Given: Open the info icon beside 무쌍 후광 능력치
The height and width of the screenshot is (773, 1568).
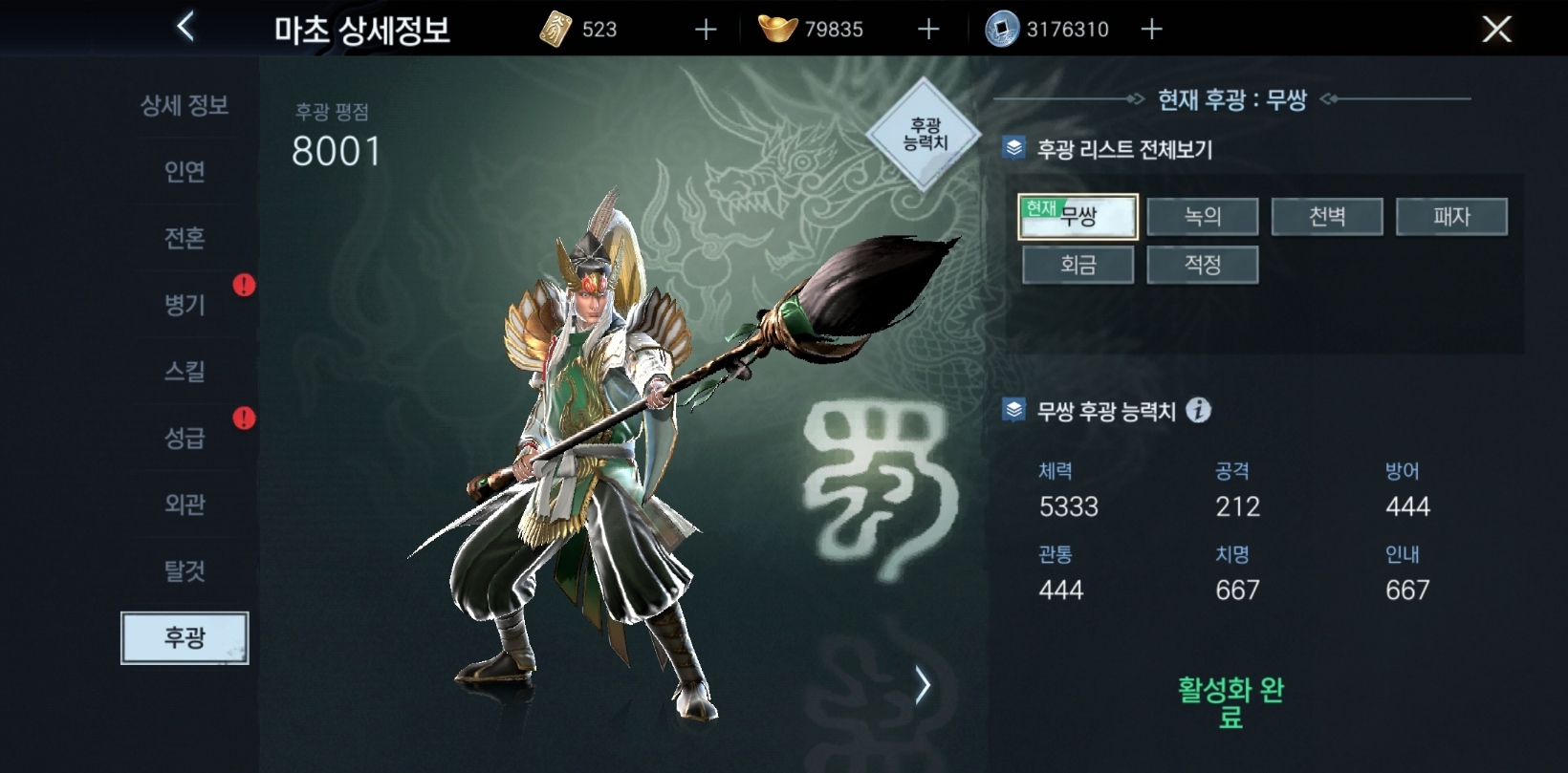Looking at the screenshot, I should tap(1198, 410).
